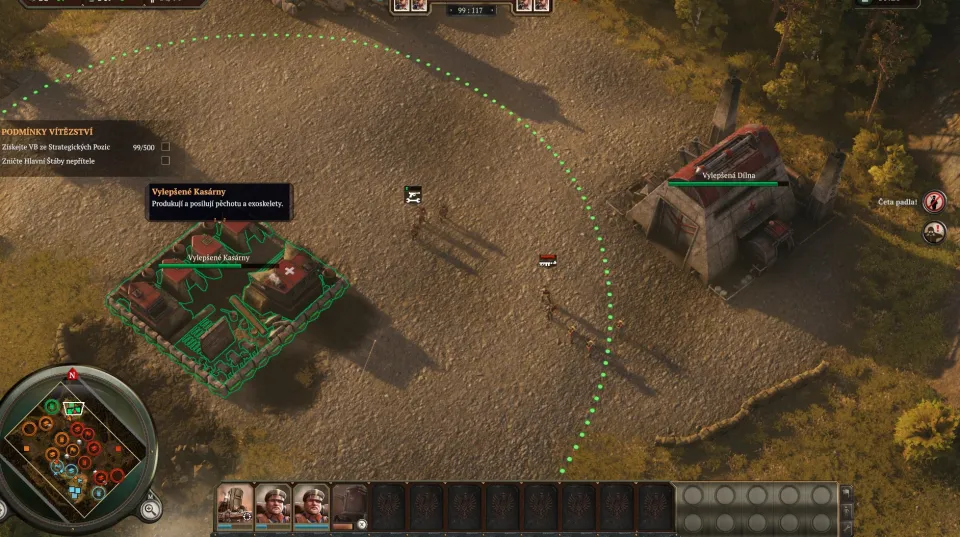The width and height of the screenshot is (960, 537).
Task: Select the Vylepšená Dílna building label
Action: coord(728,176)
